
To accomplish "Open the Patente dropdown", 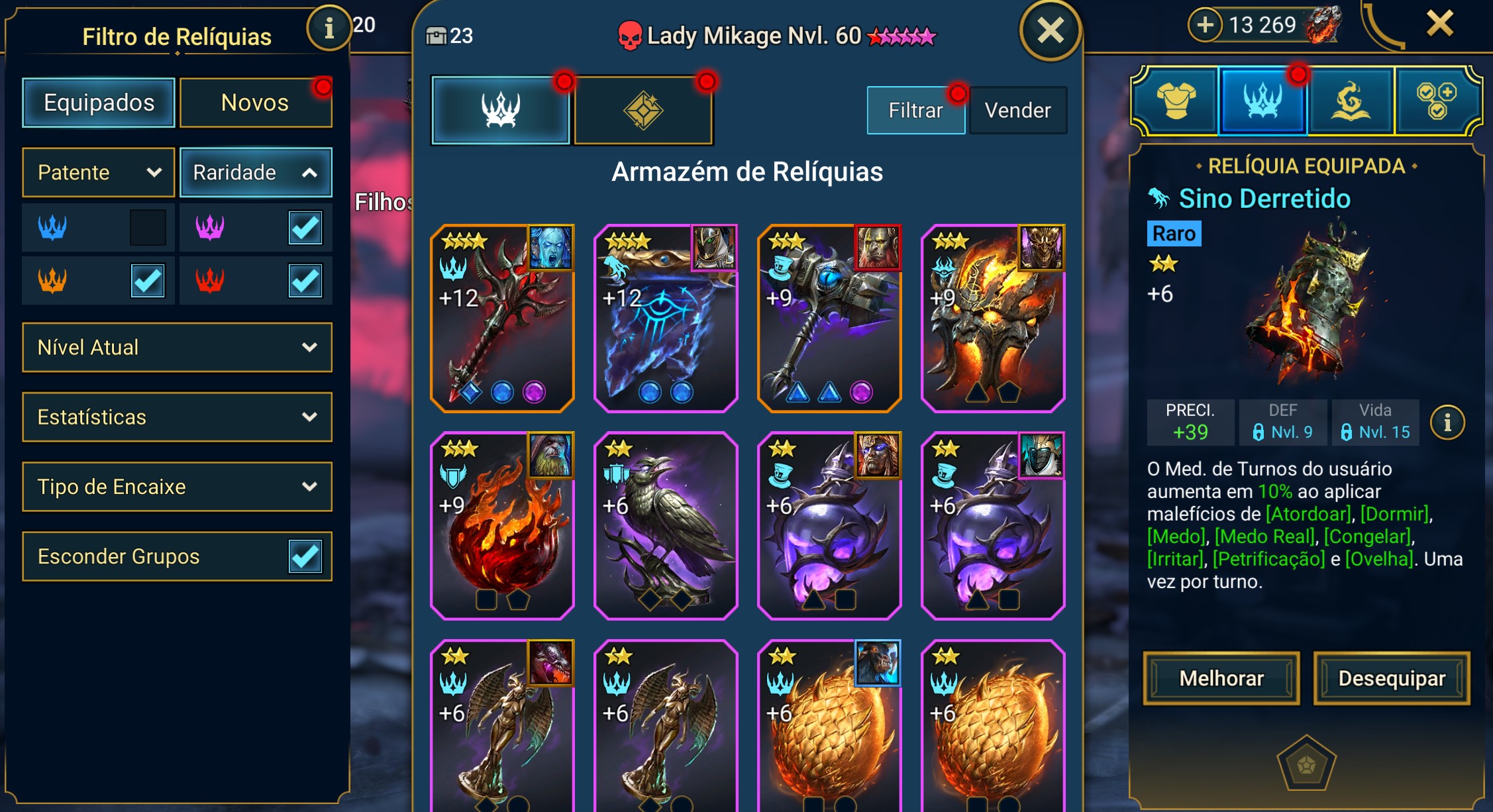I will click(99, 172).
